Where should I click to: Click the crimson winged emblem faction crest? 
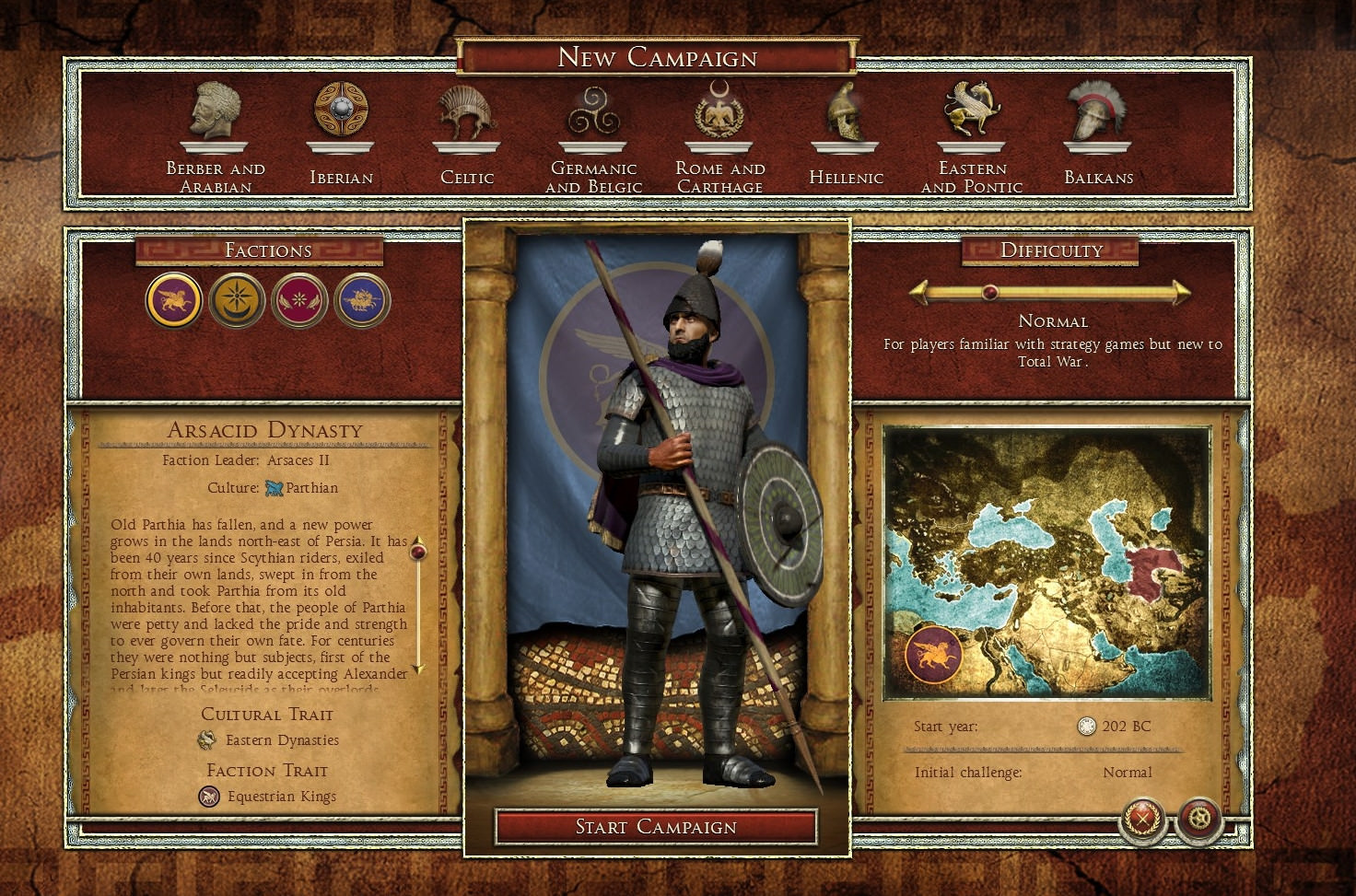click(300, 300)
